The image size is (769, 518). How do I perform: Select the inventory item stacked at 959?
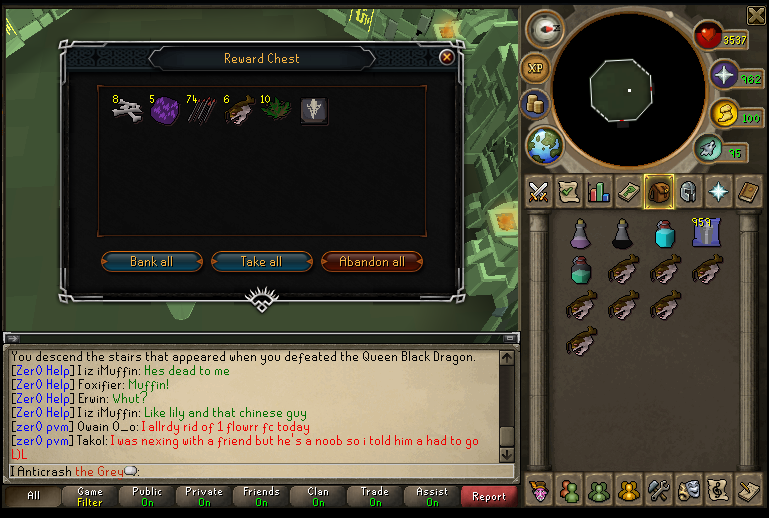click(707, 234)
